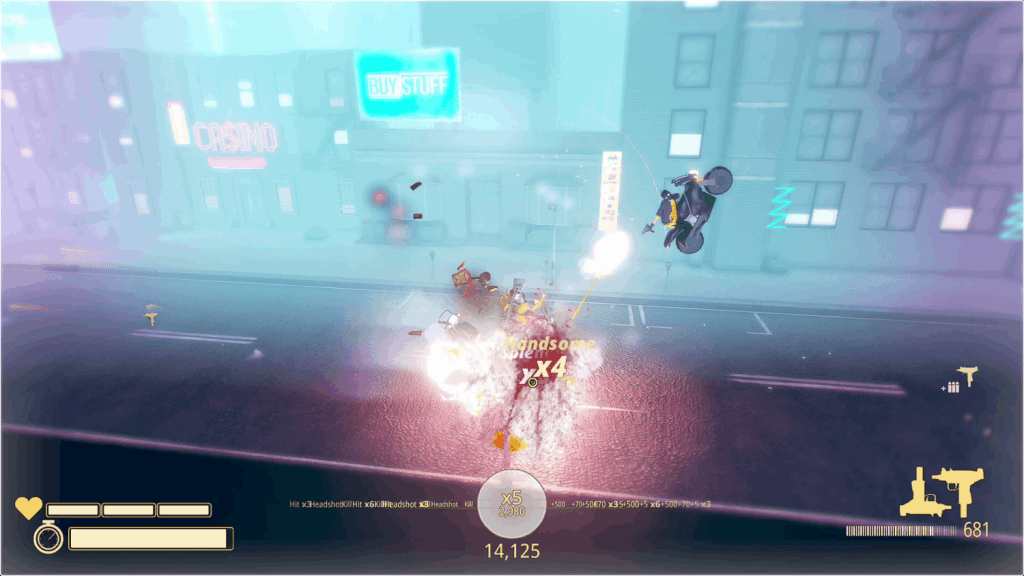Select the Uzi weapon icon beside the ammo count

(957, 490)
